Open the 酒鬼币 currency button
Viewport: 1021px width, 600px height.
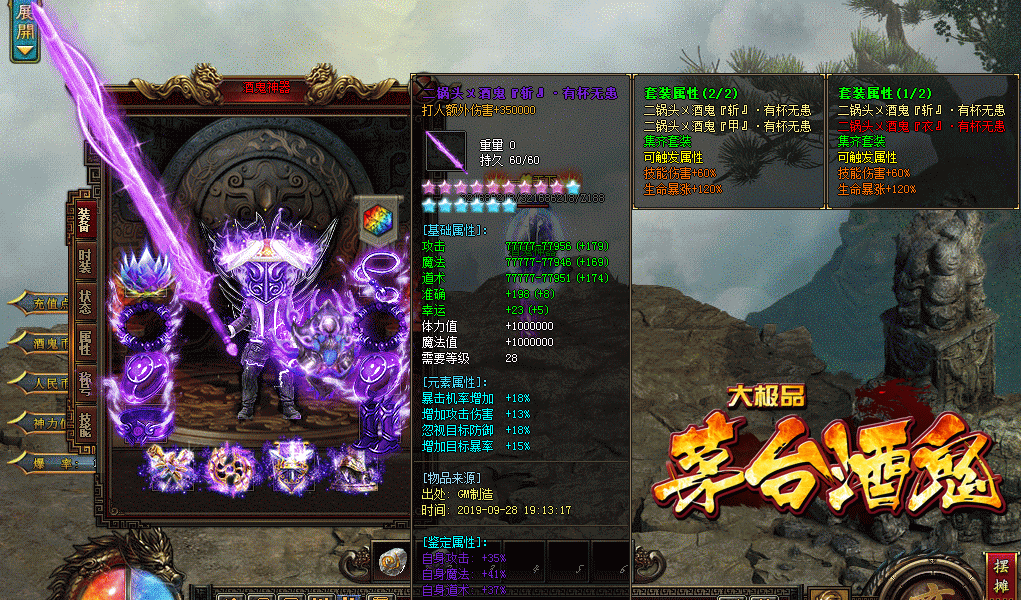[48, 343]
